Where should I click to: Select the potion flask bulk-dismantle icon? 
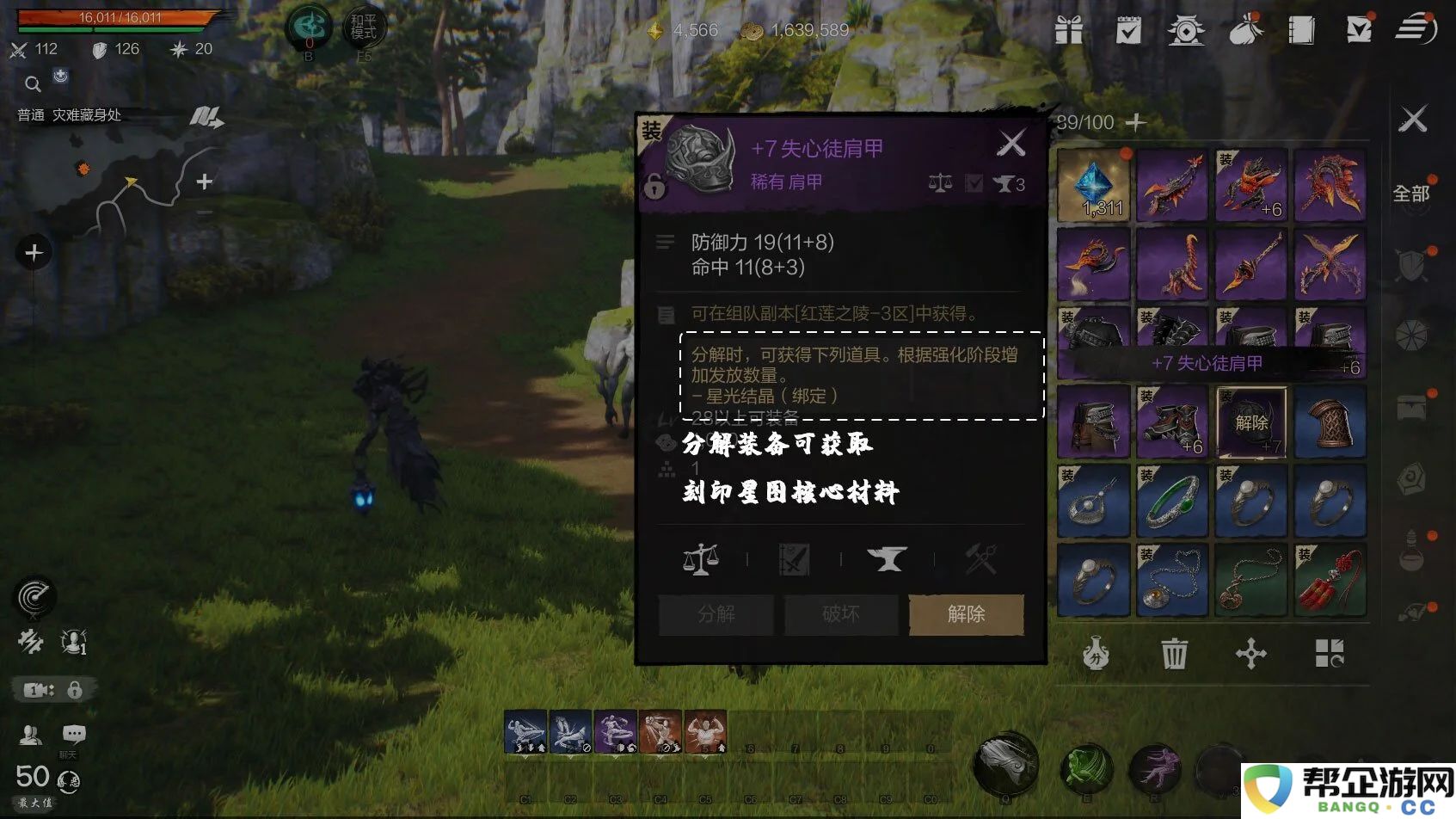tap(1094, 655)
